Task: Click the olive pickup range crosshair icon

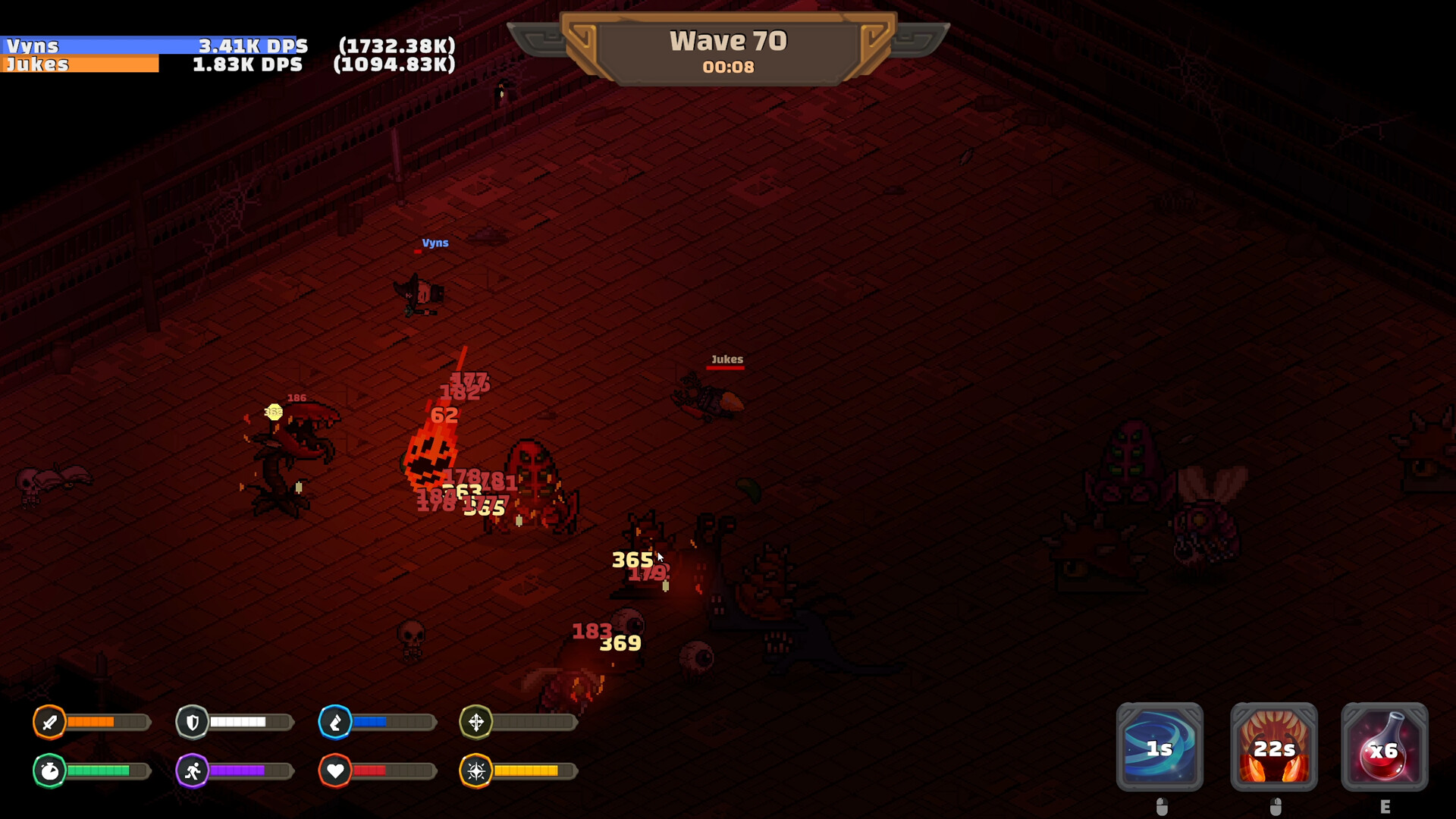Action: [x=477, y=722]
